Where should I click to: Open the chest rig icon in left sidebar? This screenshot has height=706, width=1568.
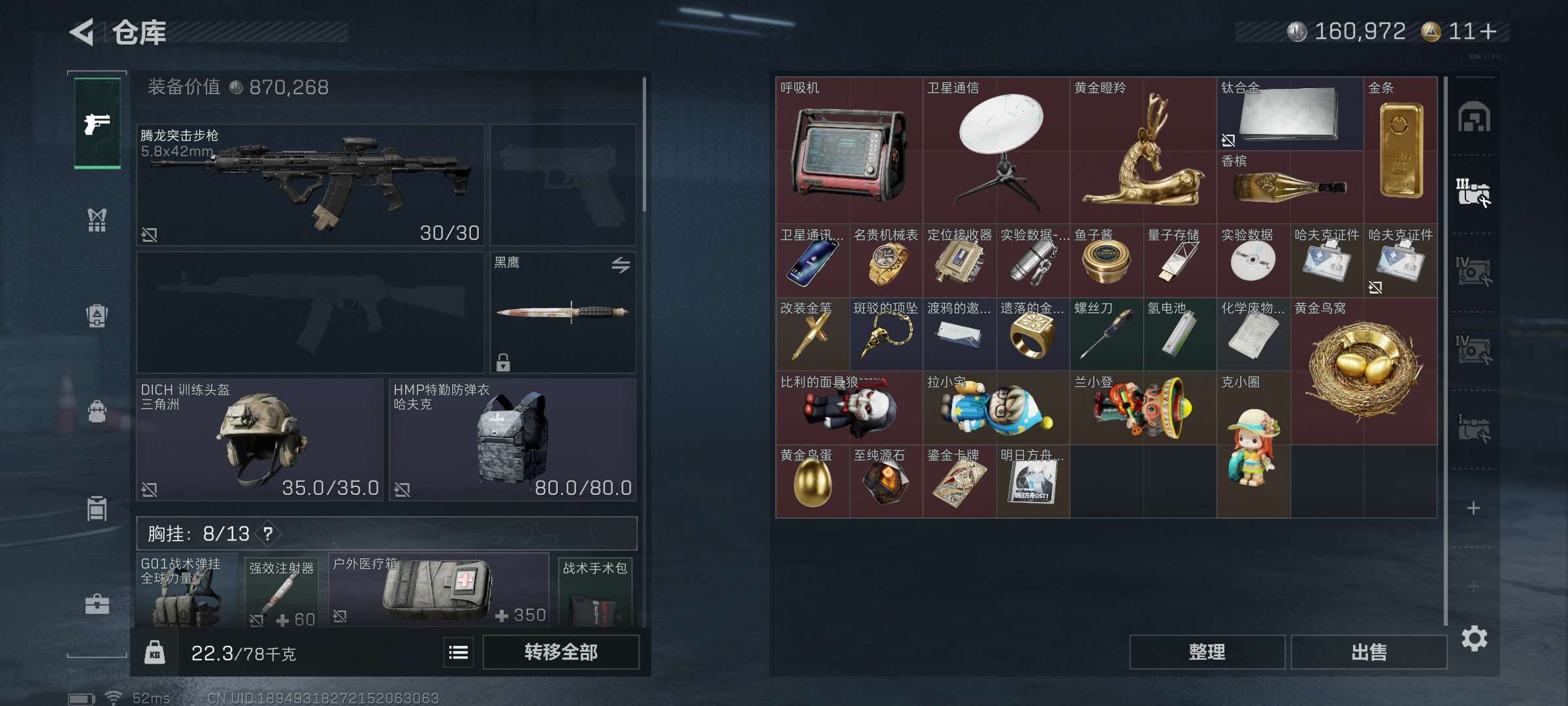pos(97,220)
